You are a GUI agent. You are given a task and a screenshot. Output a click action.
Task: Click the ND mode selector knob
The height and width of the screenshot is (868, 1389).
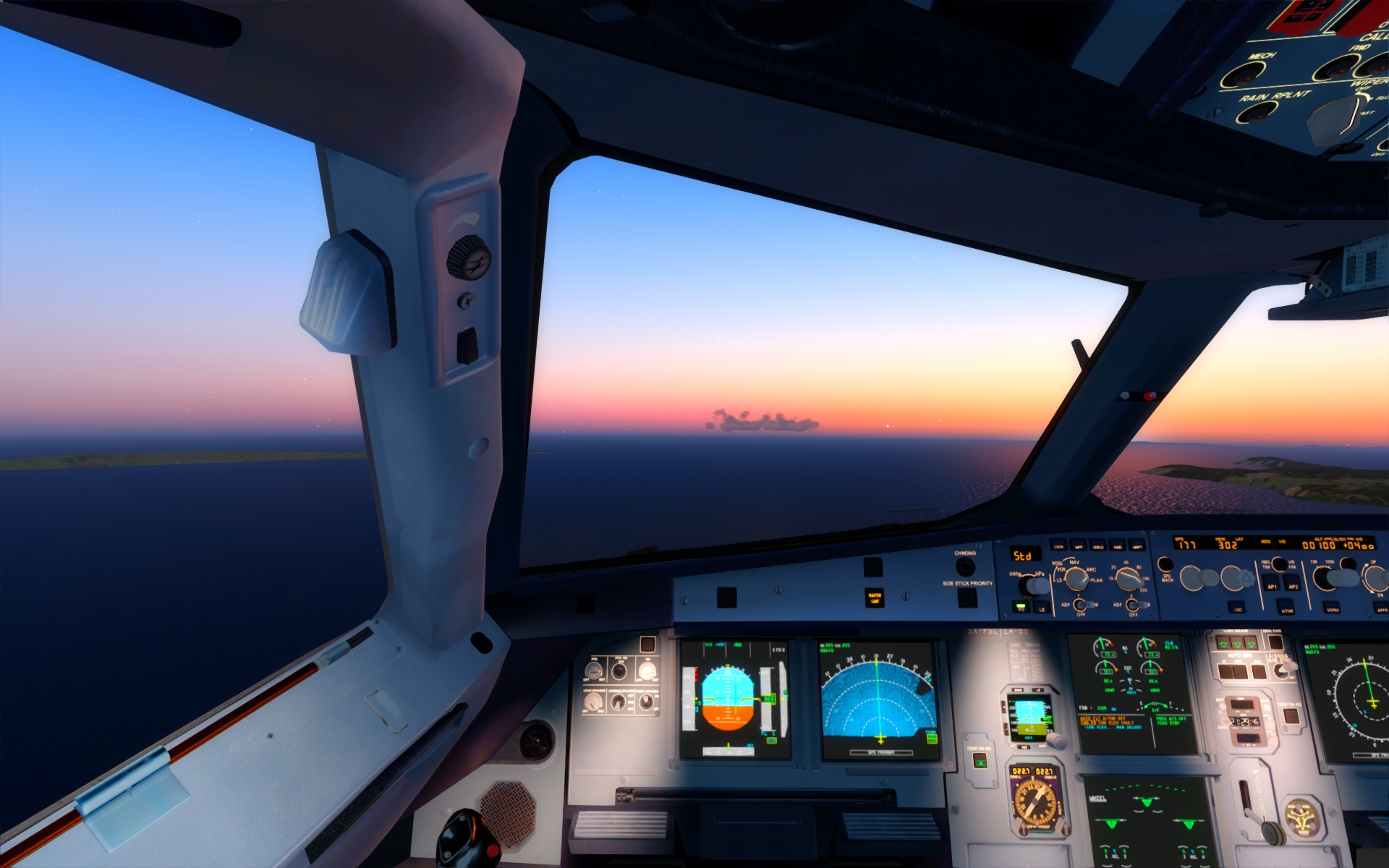[x=1076, y=578]
